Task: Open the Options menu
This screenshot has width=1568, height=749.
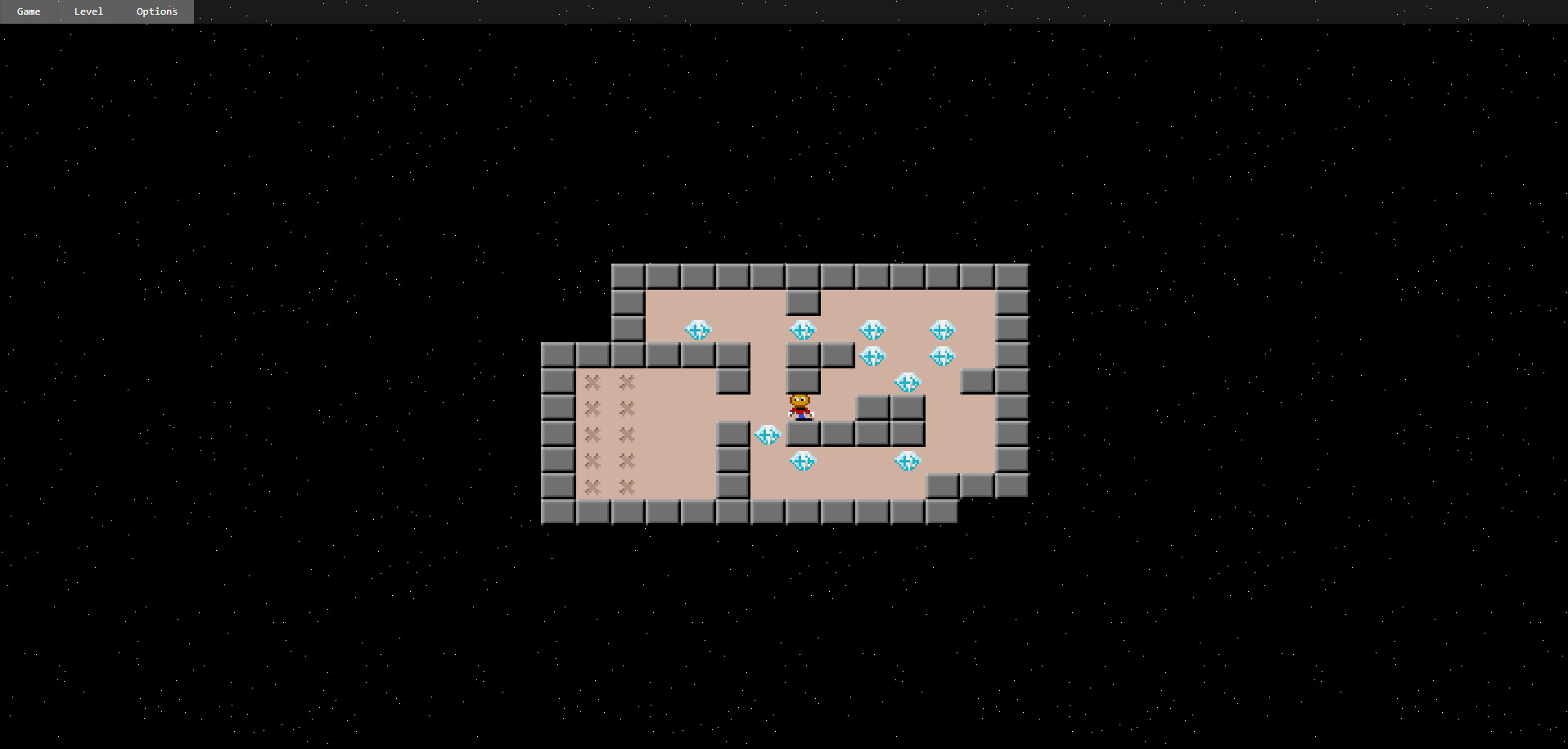Action: [155, 11]
